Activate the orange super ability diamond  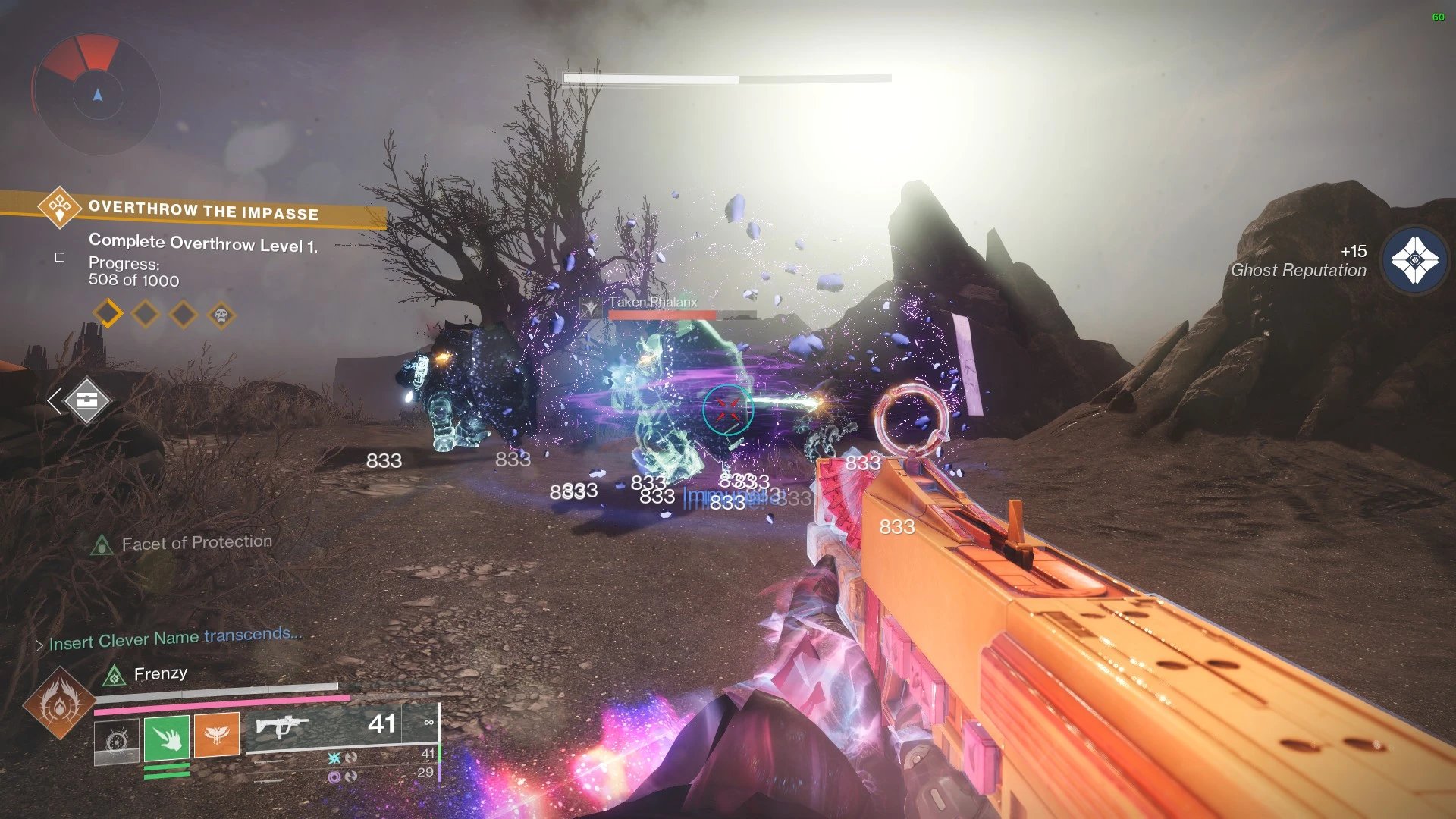click(x=58, y=703)
